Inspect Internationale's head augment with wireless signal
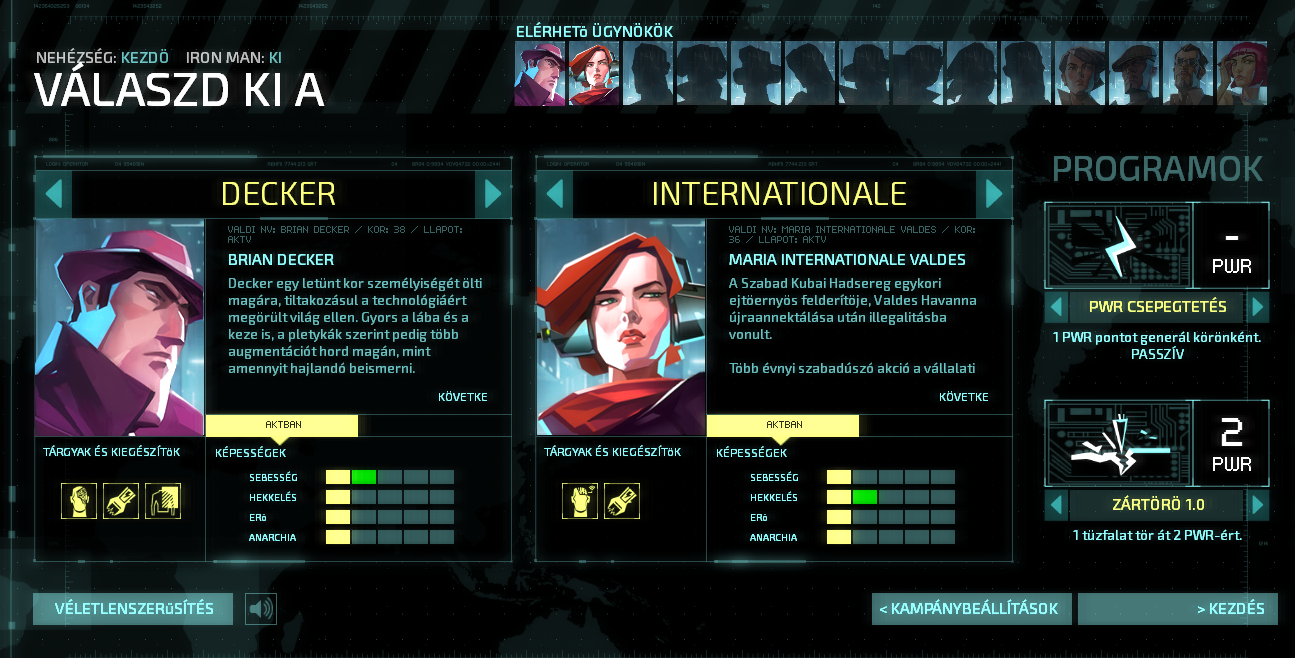1295x658 pixels. [580, 500]
